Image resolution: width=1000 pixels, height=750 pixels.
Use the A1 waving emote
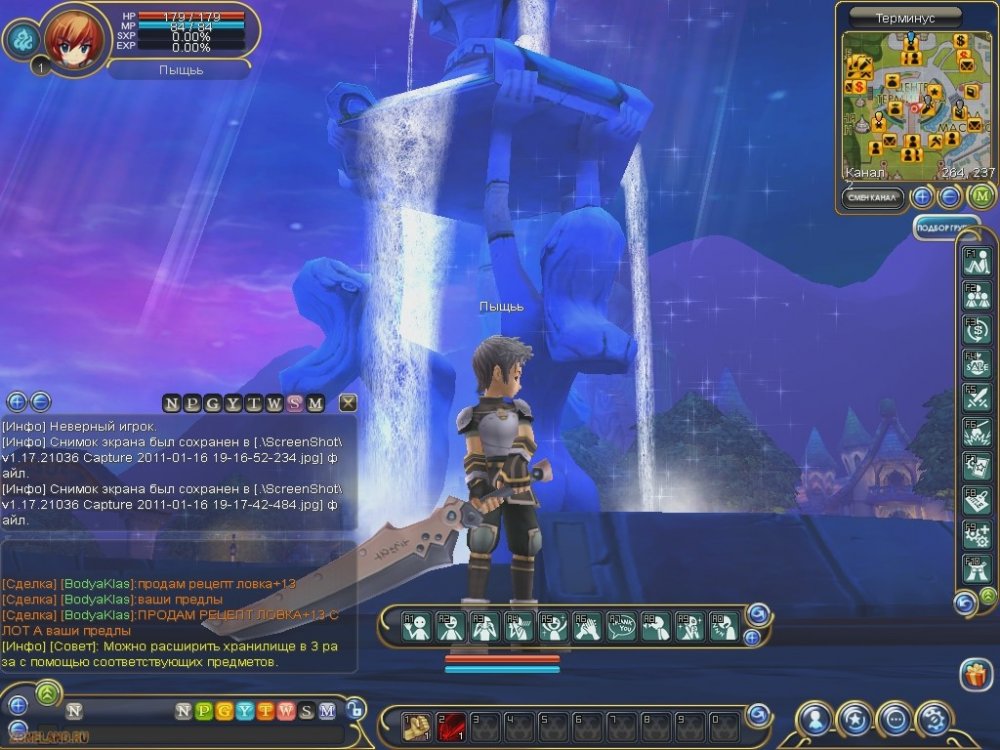[416, 626]
